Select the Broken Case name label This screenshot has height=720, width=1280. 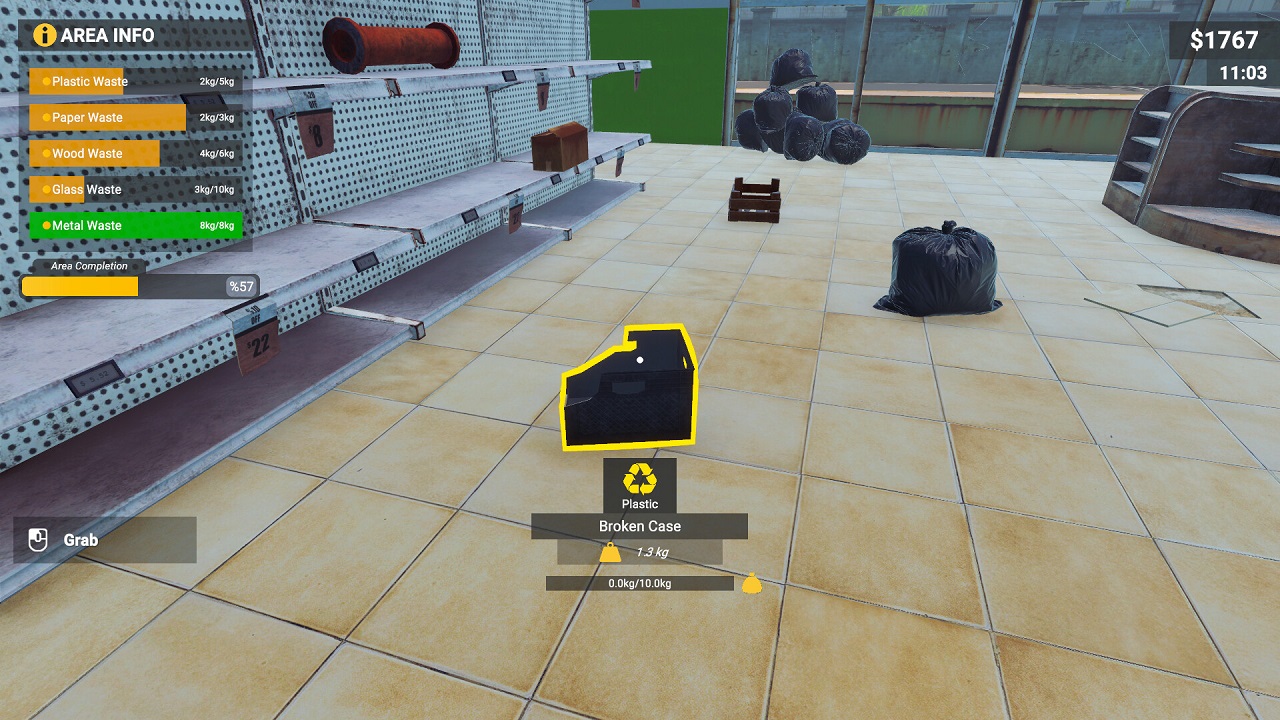(642, 525)
